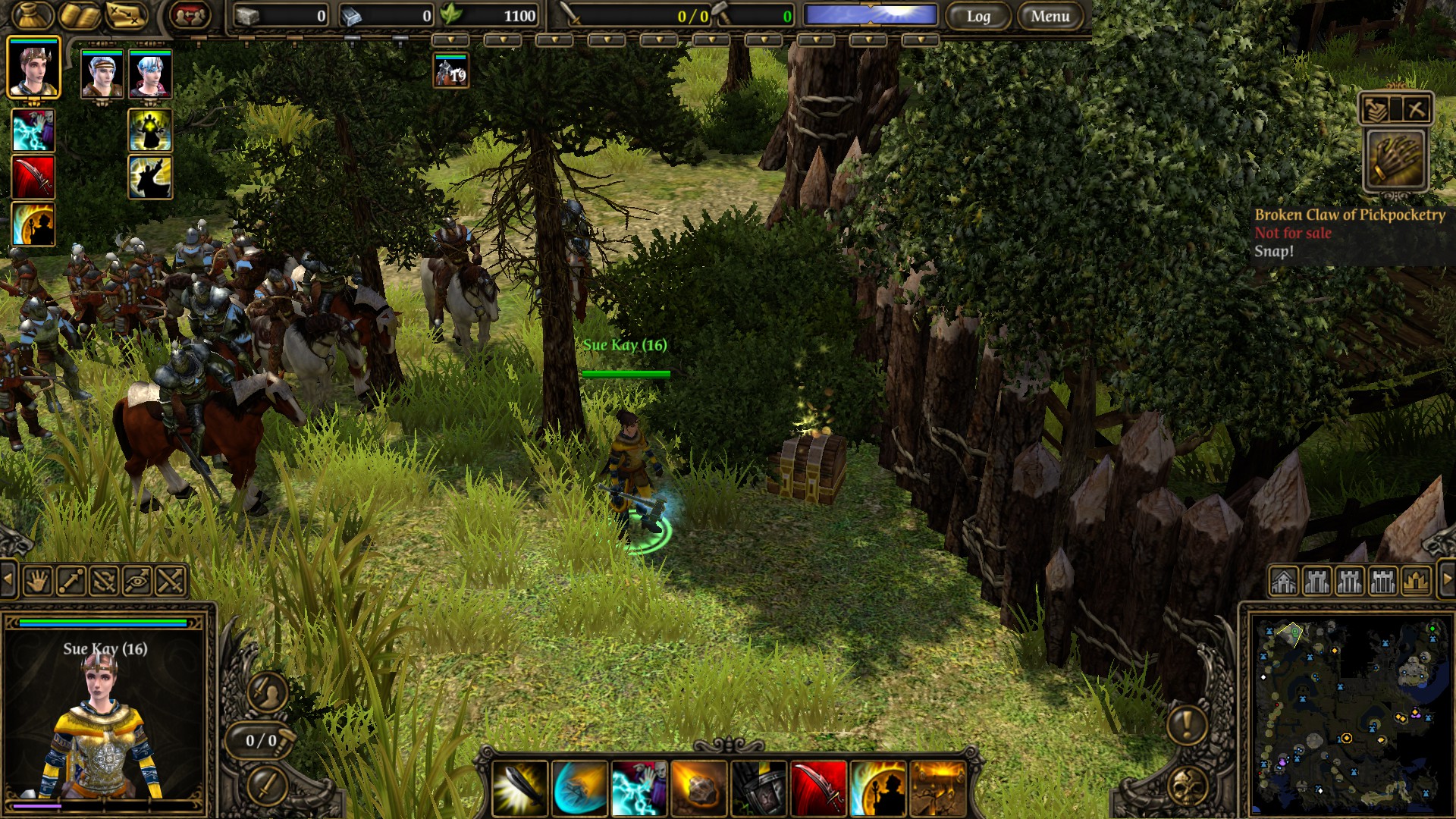Select the blue-and-pink-haired companion portrait

(x=150, y=74)
